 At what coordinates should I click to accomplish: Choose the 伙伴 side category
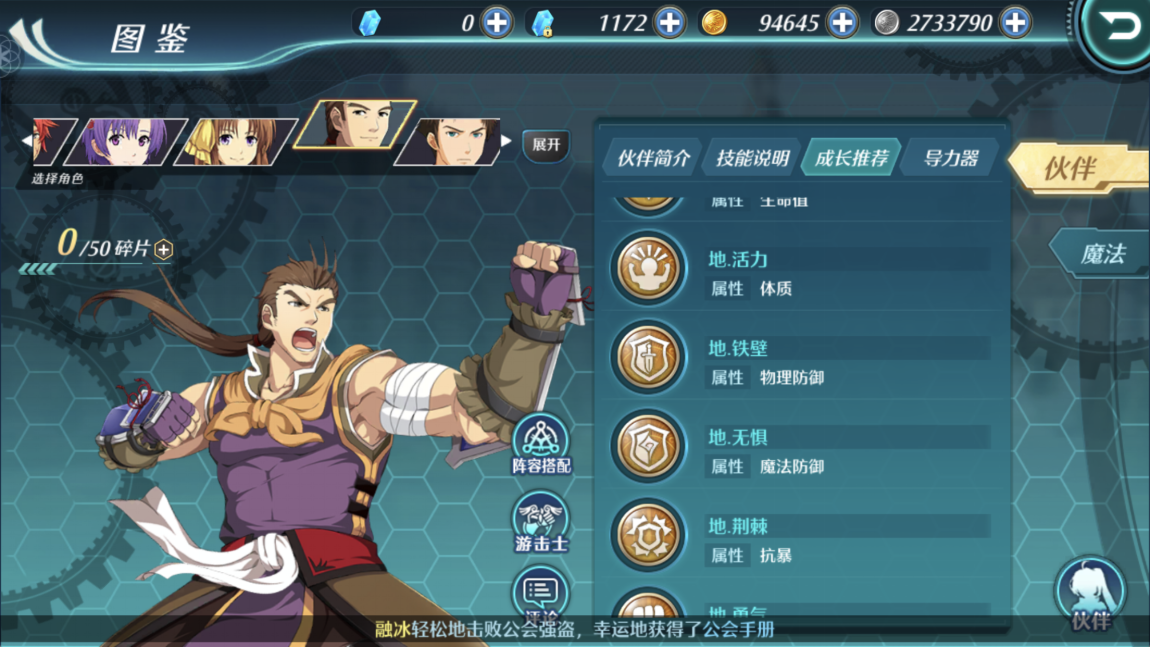1075,168
